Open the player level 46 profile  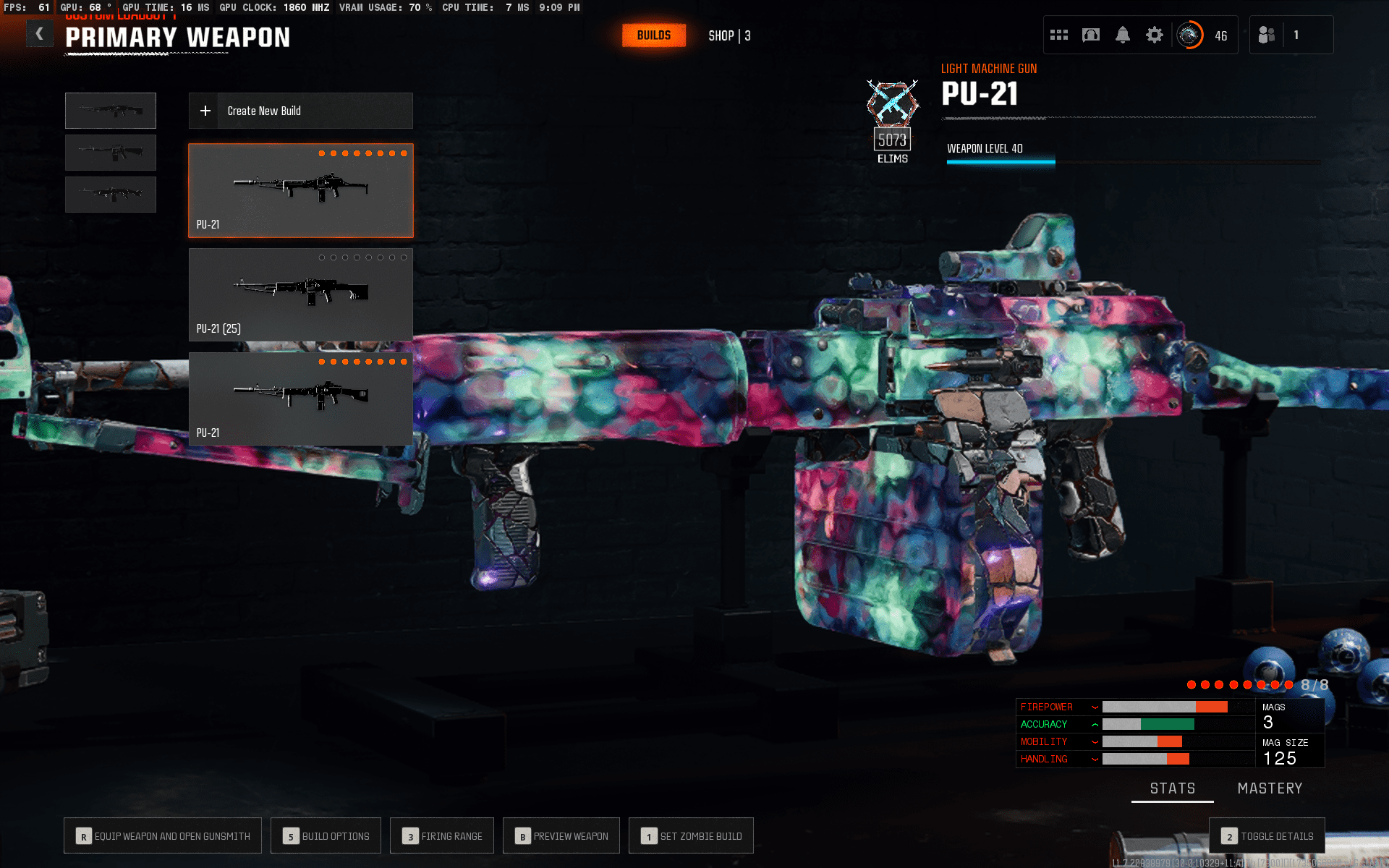[1202, 35]
